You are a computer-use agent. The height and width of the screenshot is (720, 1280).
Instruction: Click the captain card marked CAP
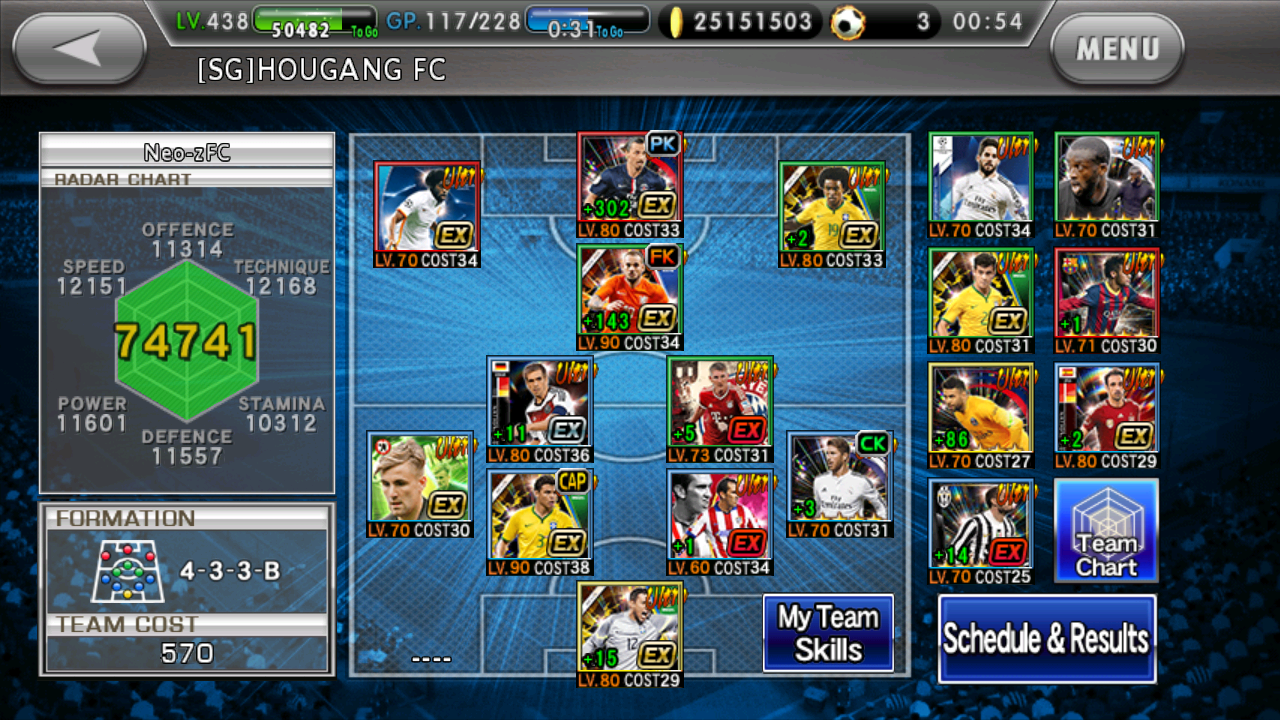(x=540, y=515)
